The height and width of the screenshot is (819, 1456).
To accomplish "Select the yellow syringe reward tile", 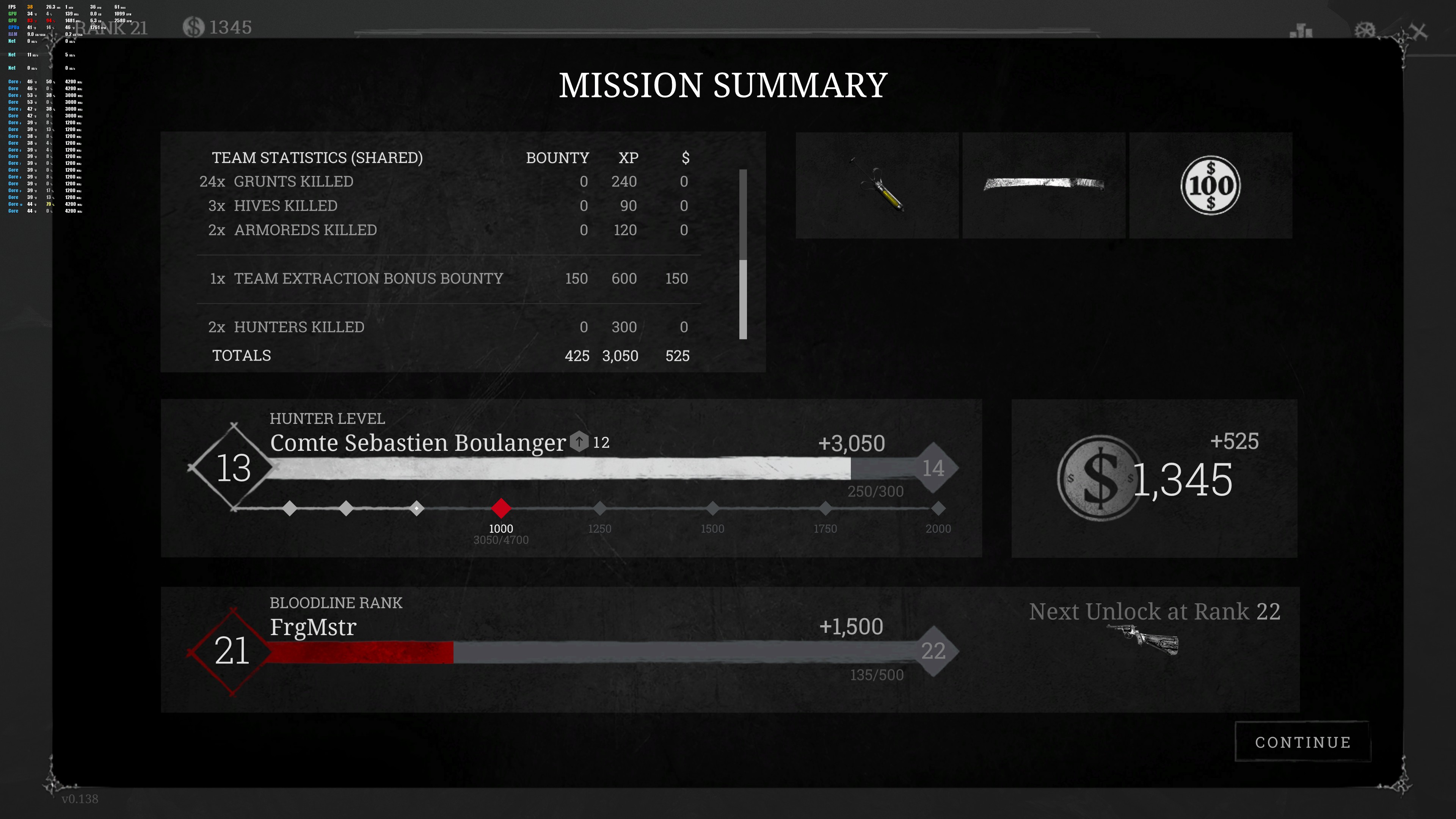I will click(877, 185).
